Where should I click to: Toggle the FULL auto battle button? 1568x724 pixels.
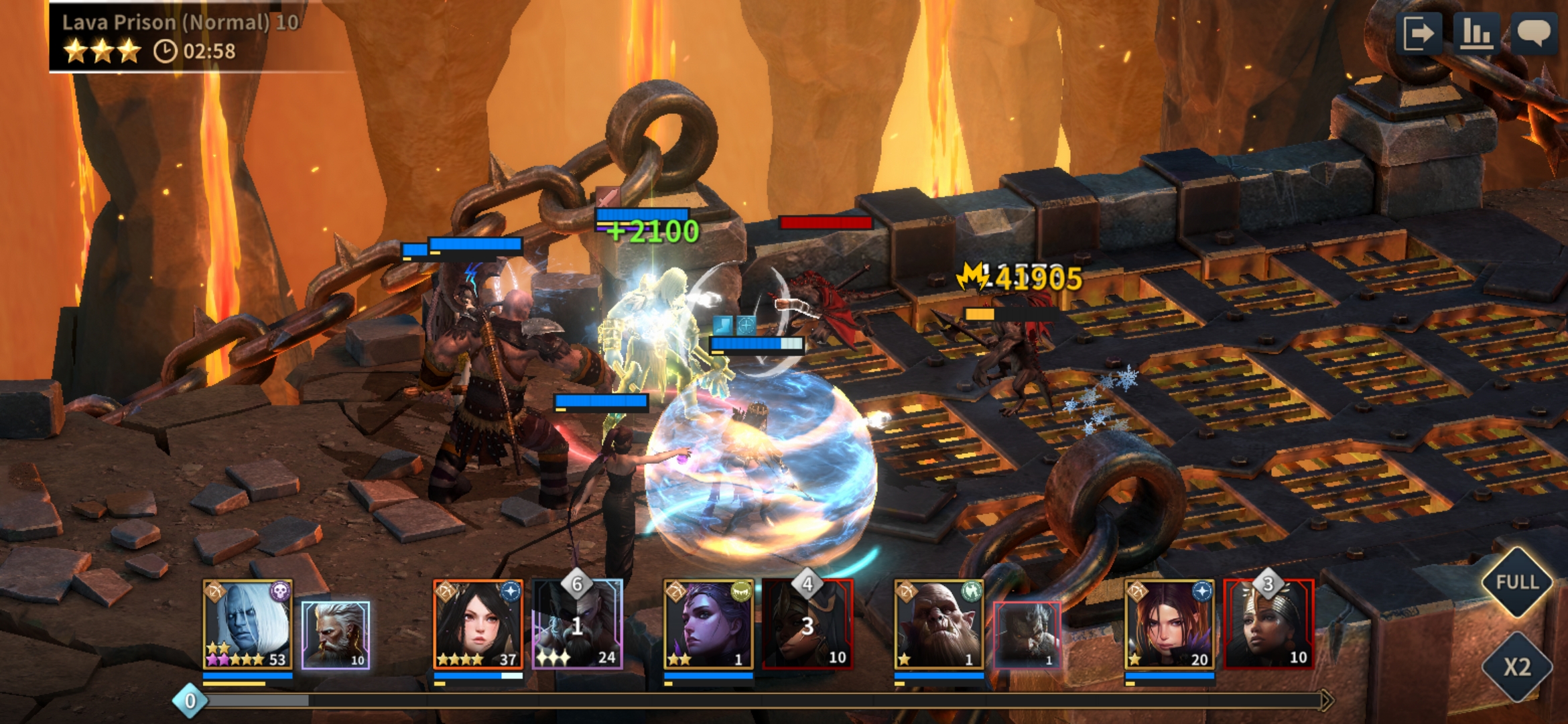pos(1516,582)
